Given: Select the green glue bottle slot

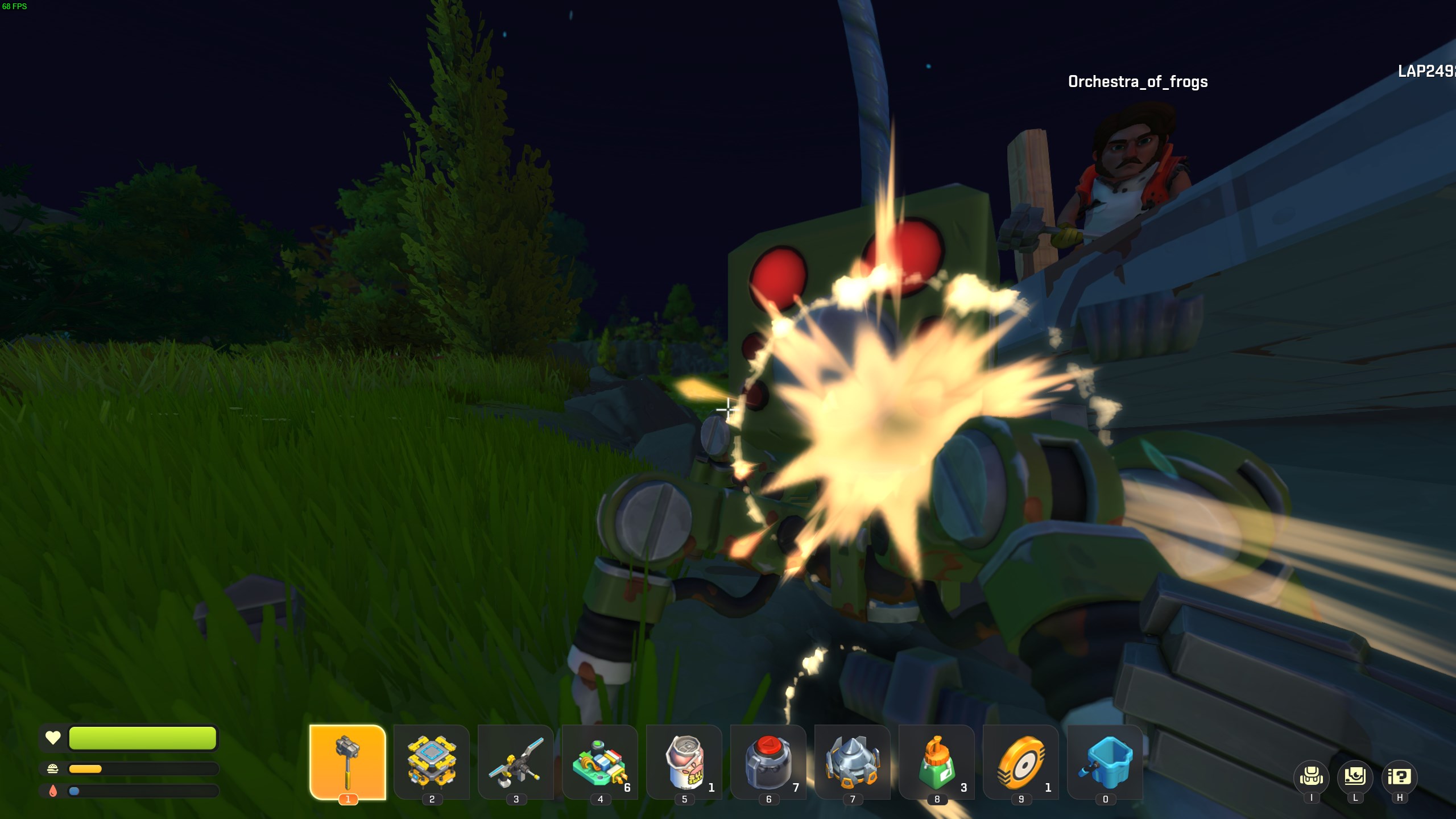Looking at the screenshot, I should 937,762.
